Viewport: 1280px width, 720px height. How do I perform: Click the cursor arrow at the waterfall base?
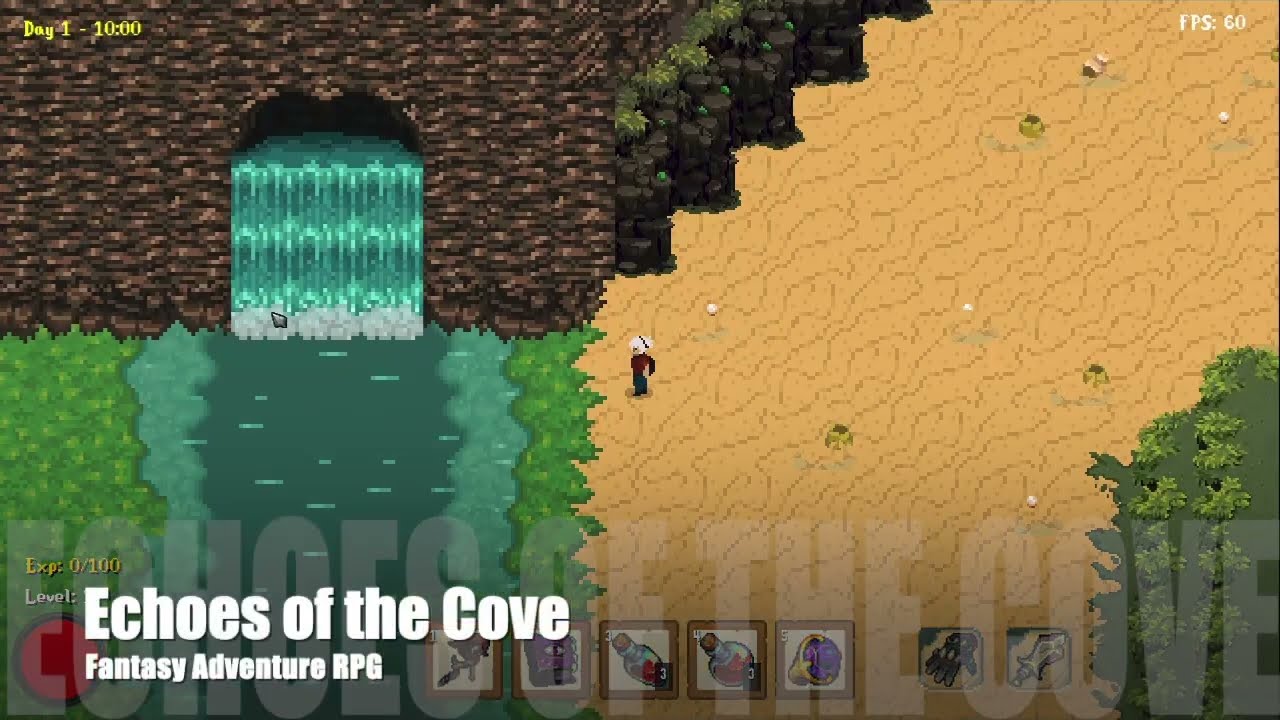[x=278, y=318]
